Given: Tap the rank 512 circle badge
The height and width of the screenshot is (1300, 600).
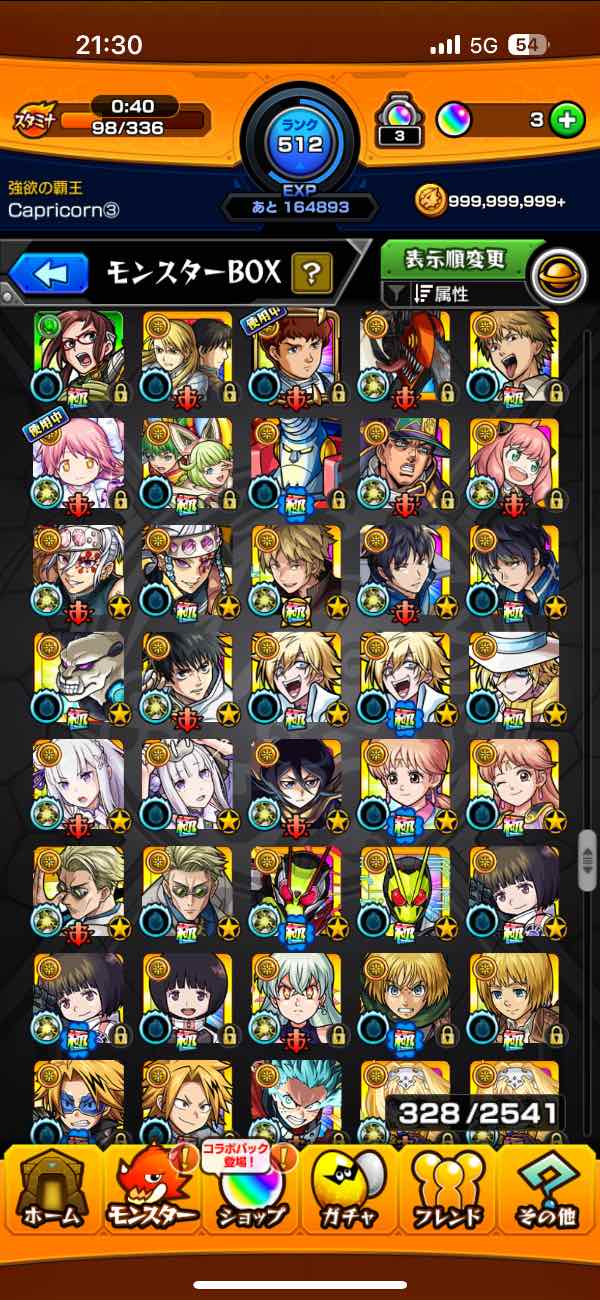Looking at the screenshot, I should [x=300, y=143].
